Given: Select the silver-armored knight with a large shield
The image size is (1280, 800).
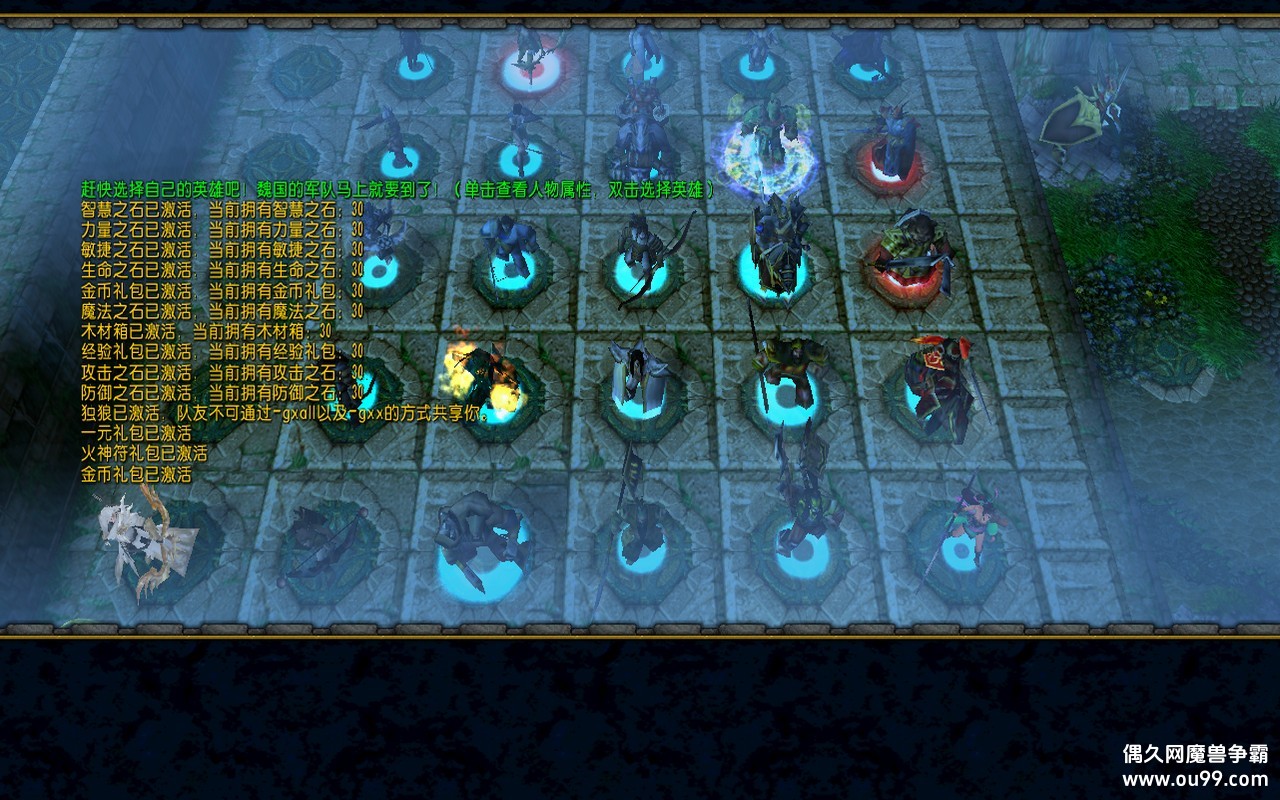Looking at the screenshot, I should coord(638,380).
